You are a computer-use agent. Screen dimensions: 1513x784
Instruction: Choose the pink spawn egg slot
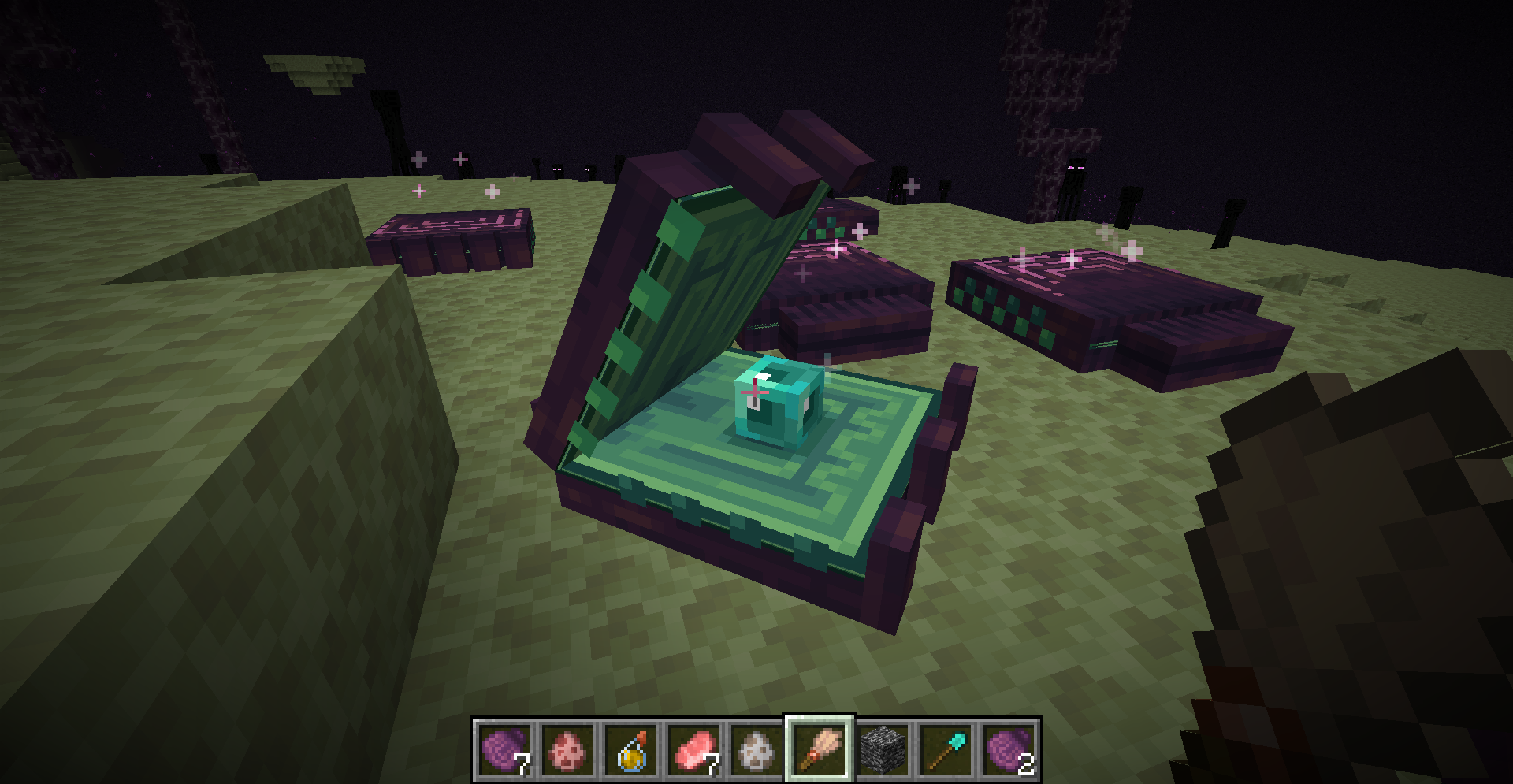(567, 749)
